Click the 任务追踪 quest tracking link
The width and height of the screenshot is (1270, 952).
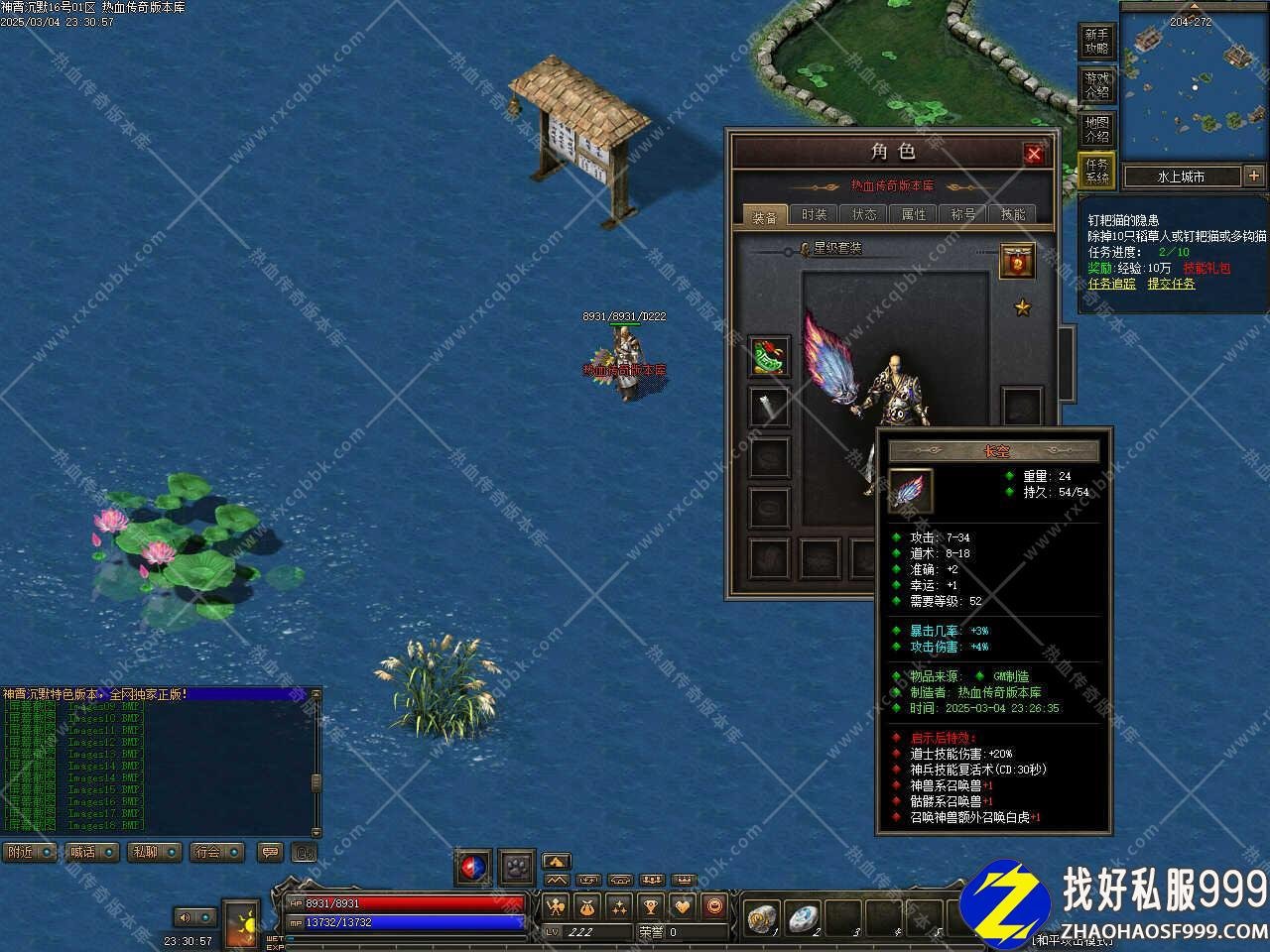(x=1111, y=284)
